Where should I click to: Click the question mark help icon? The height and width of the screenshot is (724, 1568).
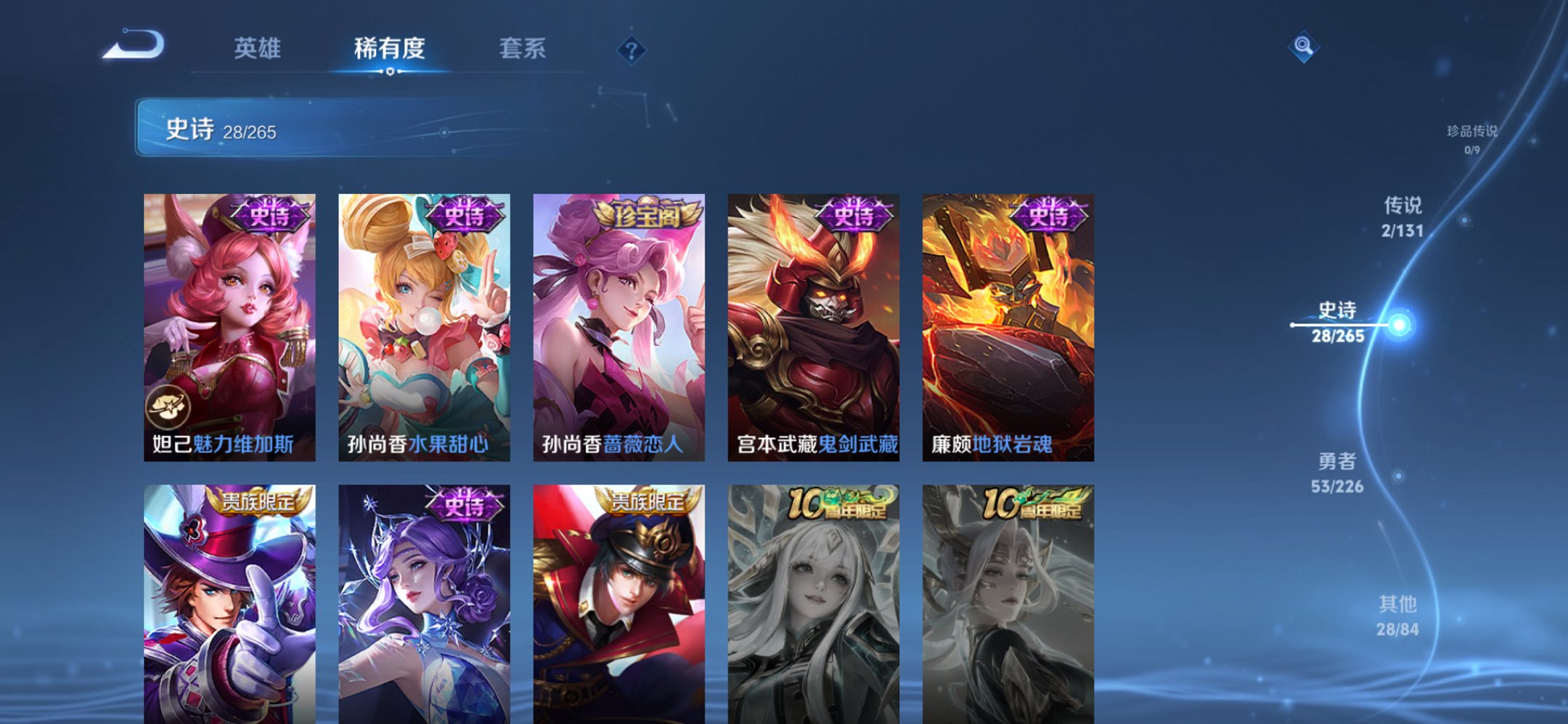tap(631, 50)
